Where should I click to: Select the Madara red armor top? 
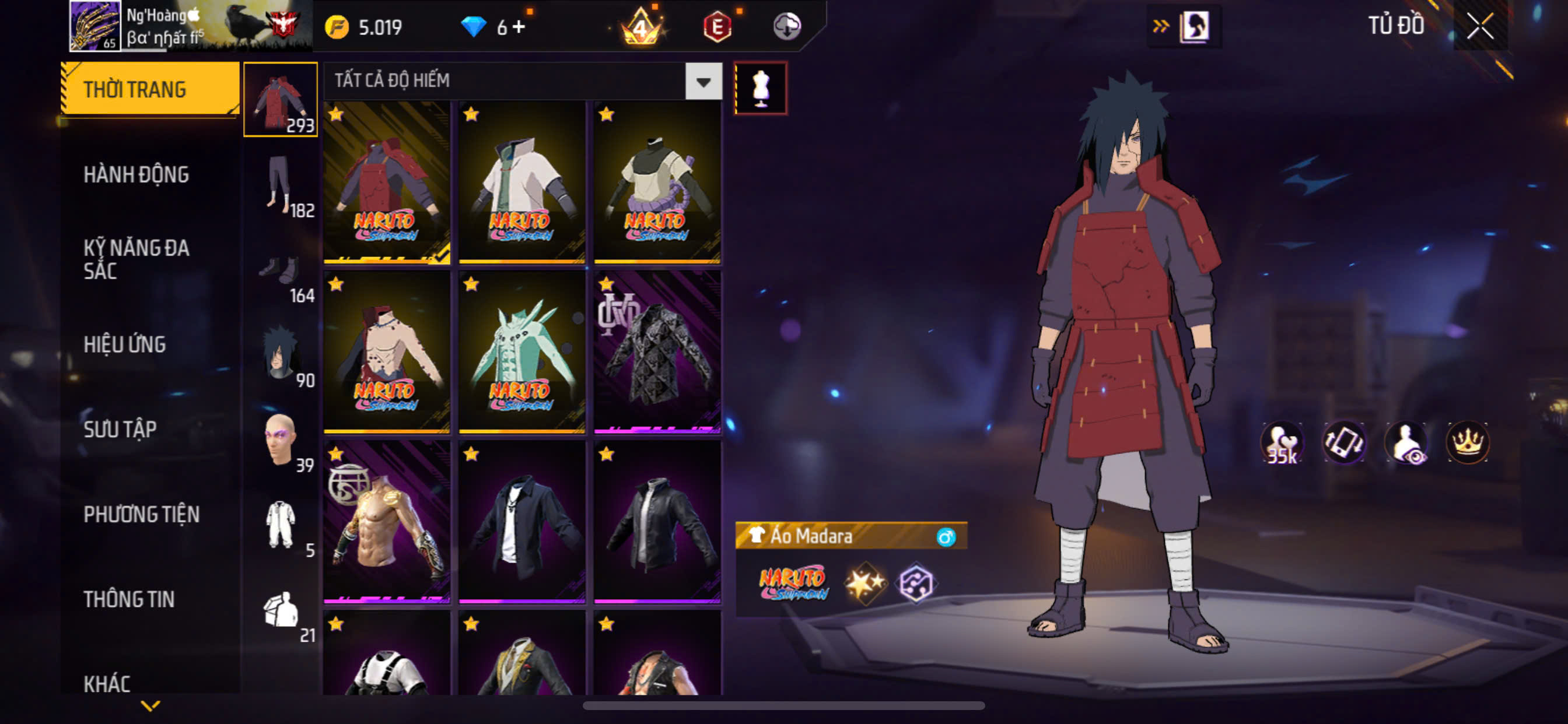[387, 182]
